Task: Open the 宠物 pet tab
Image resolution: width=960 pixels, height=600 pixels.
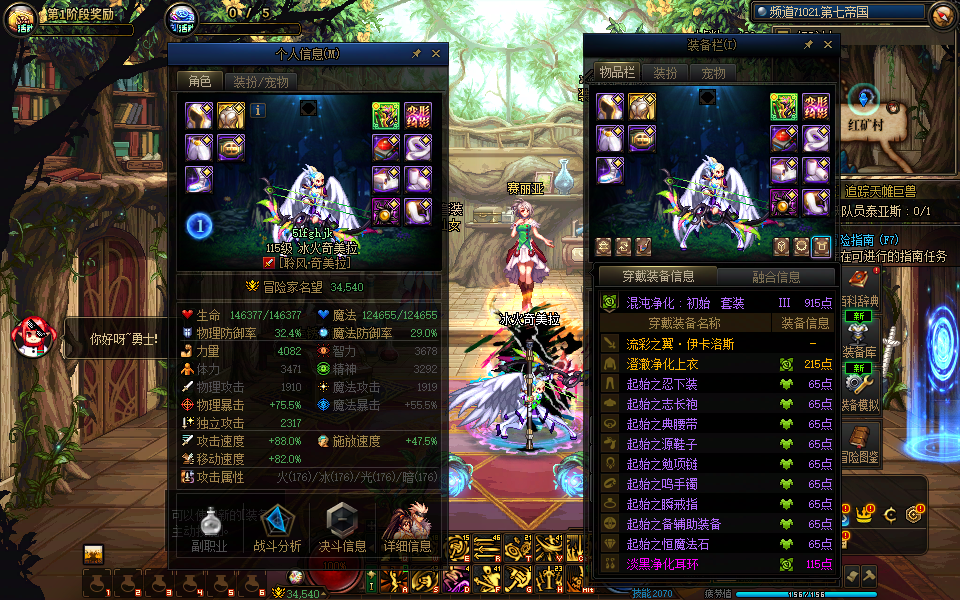Action: pyautogui.click(x=713, y=73)
